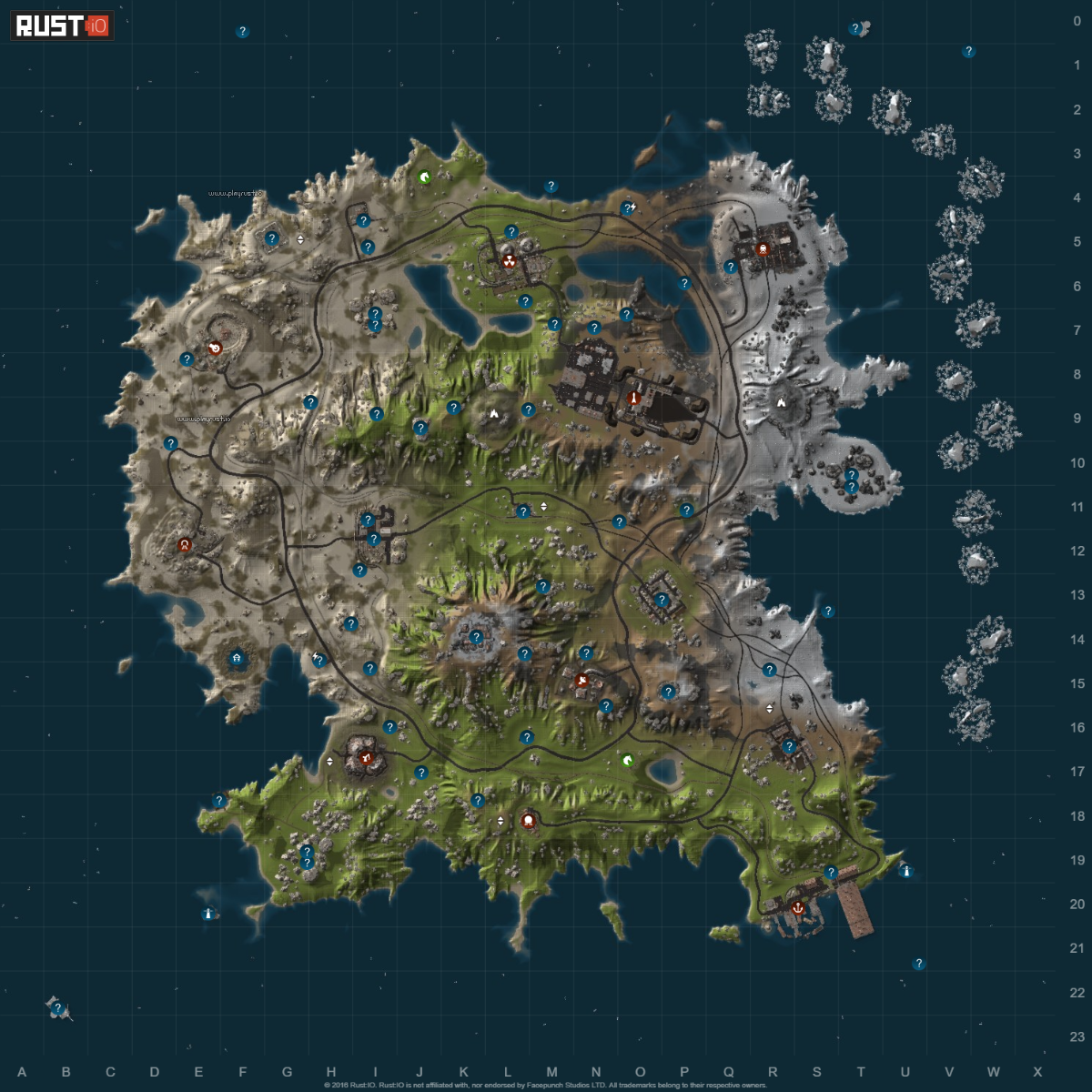Choose the red dome monument marker
Image resolution: width=1092 pixels, height=1092 pixels.
(x=528, y=820)
